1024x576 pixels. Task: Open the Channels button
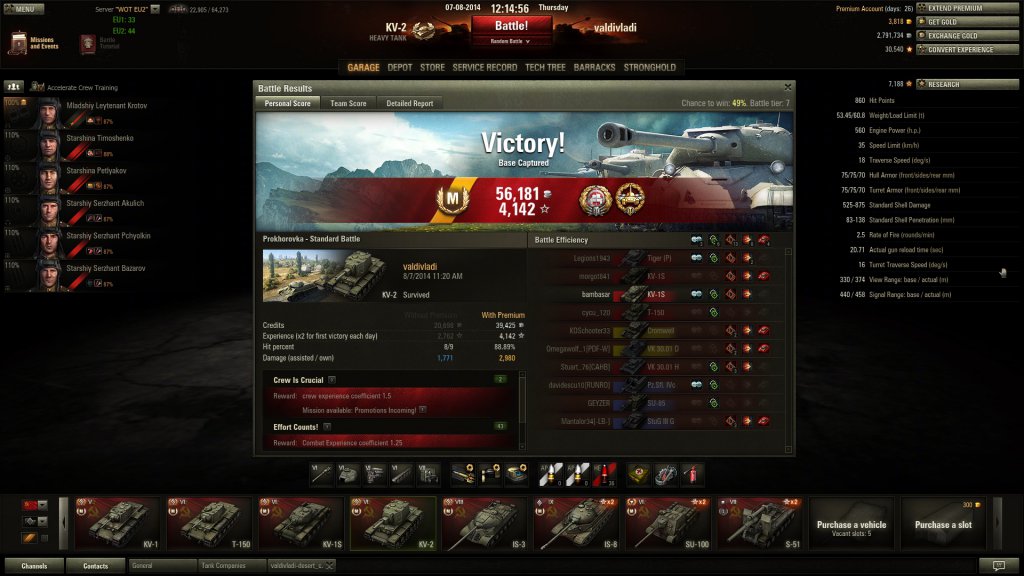[x=34, y=566]
